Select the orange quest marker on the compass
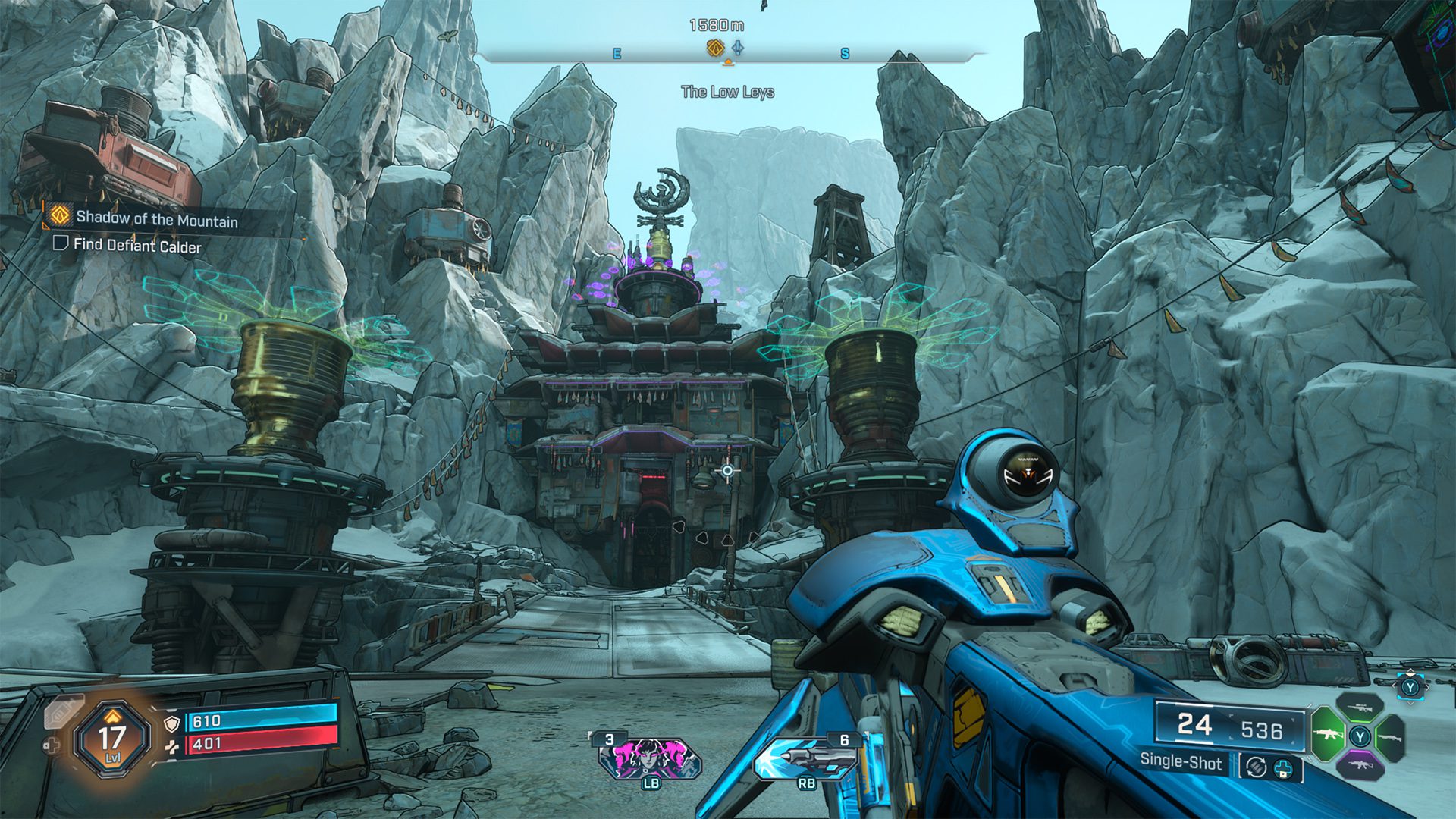 pos(714,49)
